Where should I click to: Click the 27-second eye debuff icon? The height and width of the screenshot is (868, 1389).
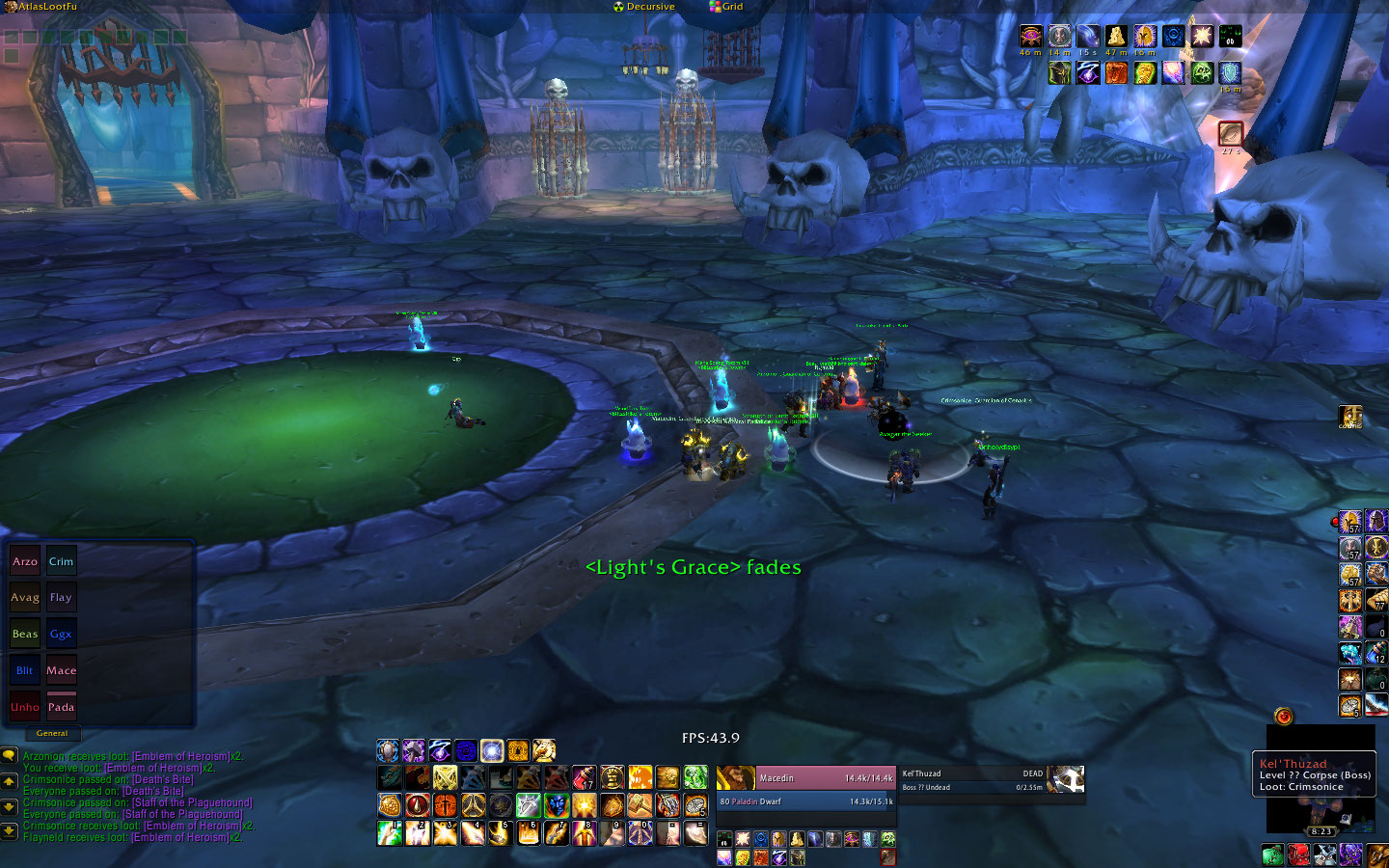click(x=1230, y=133)
